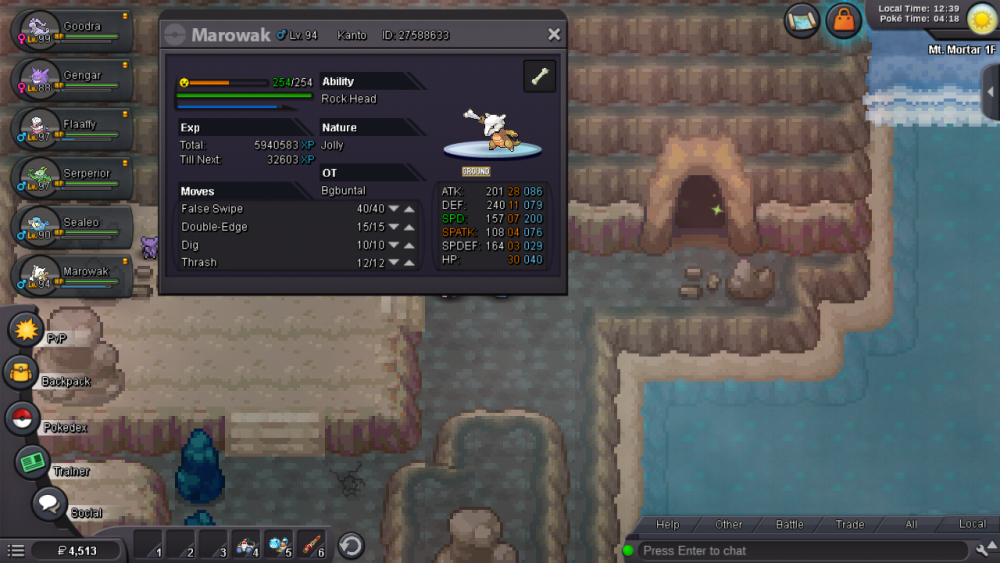Pick Sealeo in the party list
Screen dimensions: 1000x563
point(72,227)
